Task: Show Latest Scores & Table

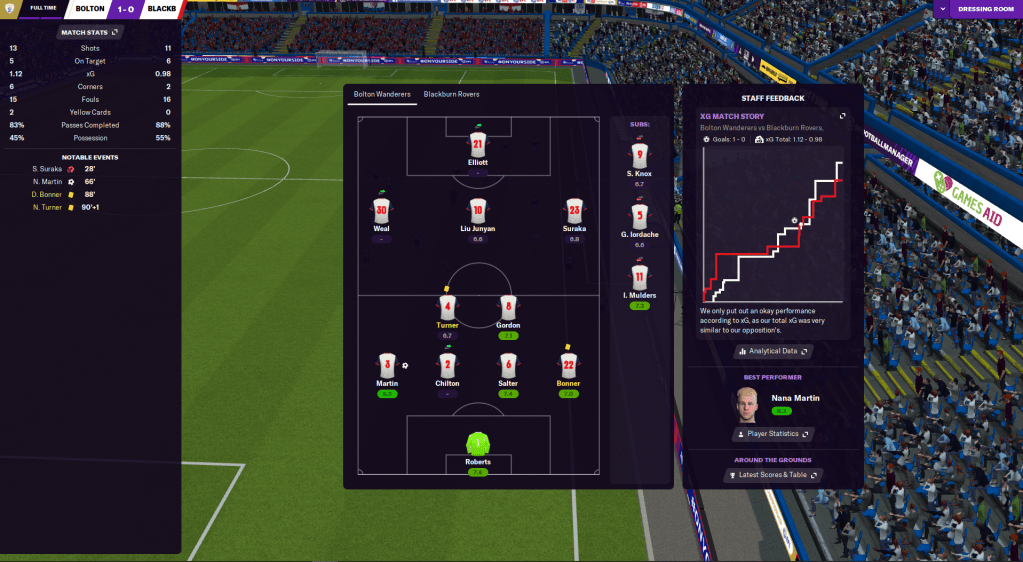Action: tap(773, 475)
